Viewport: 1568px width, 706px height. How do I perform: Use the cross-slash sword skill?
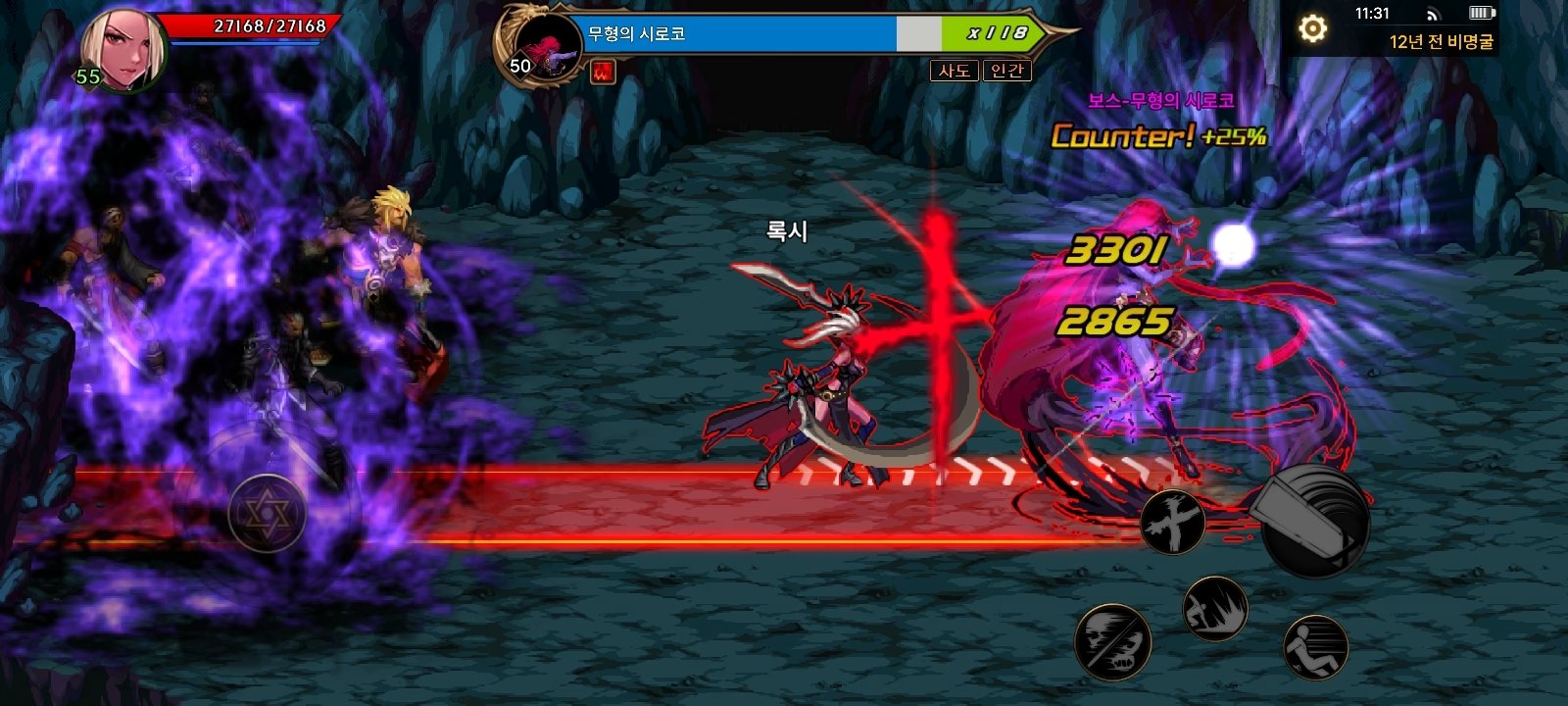click(x=1172, y=520)
